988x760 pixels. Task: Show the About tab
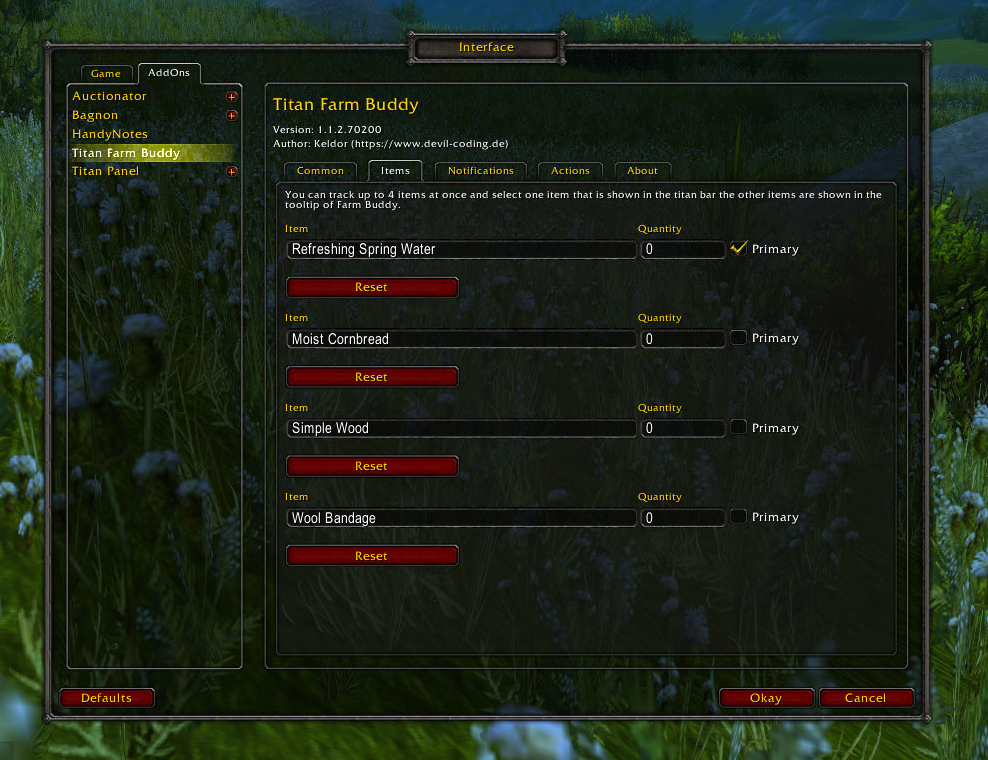642,171
